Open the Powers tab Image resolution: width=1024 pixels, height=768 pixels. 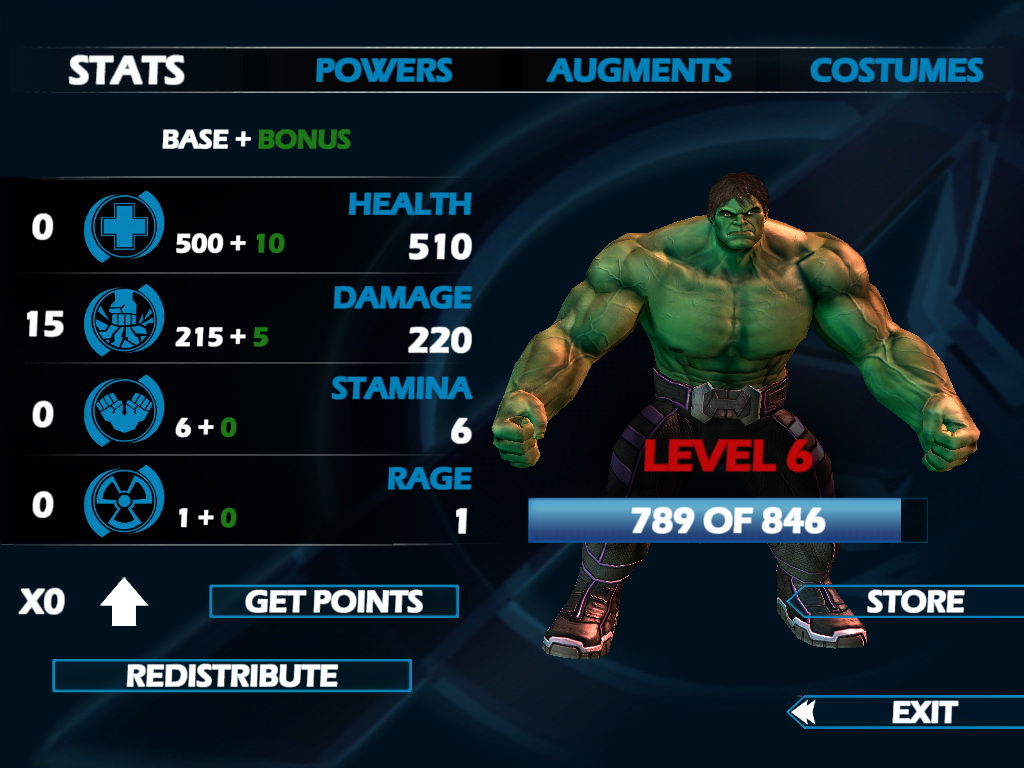click(384, 71)
